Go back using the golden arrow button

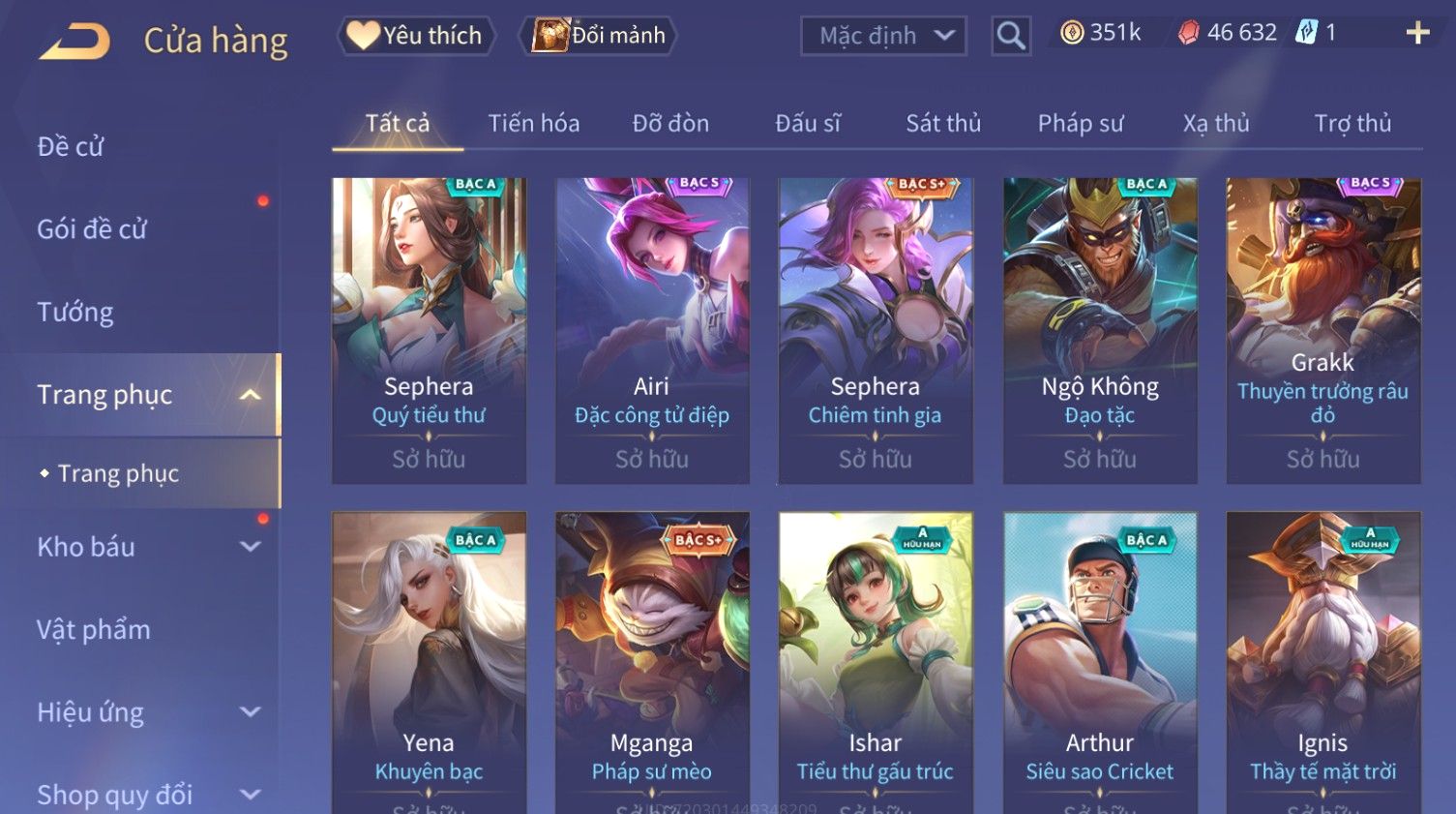coord(75,42)
